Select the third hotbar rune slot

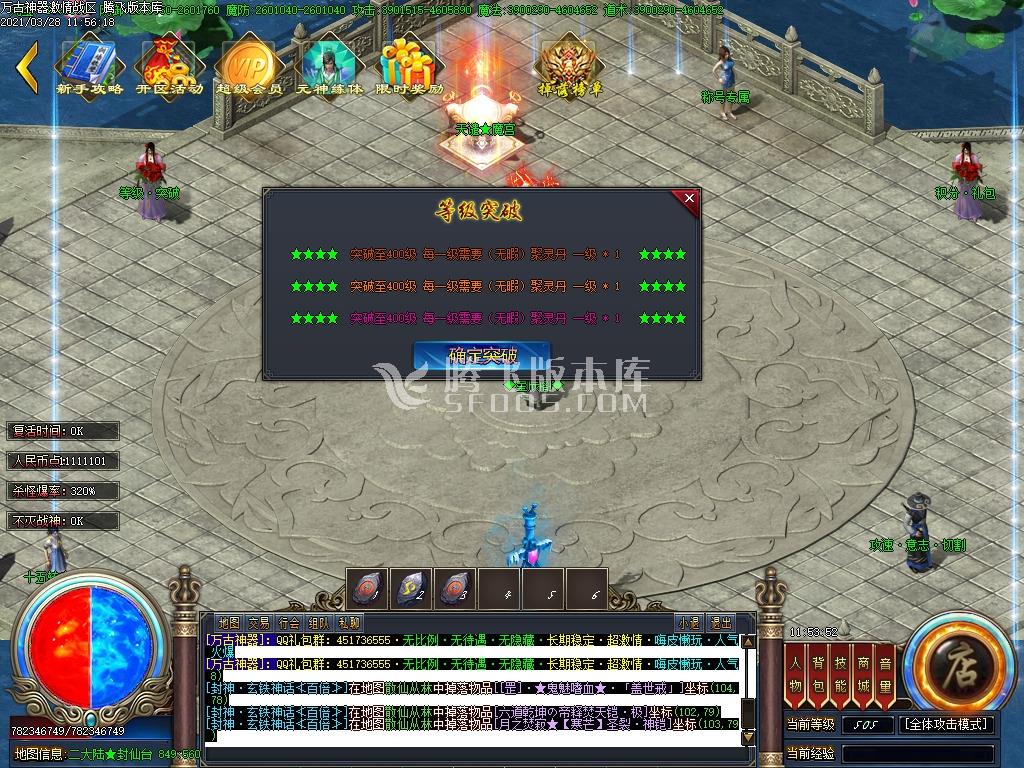tap(454, 589)
